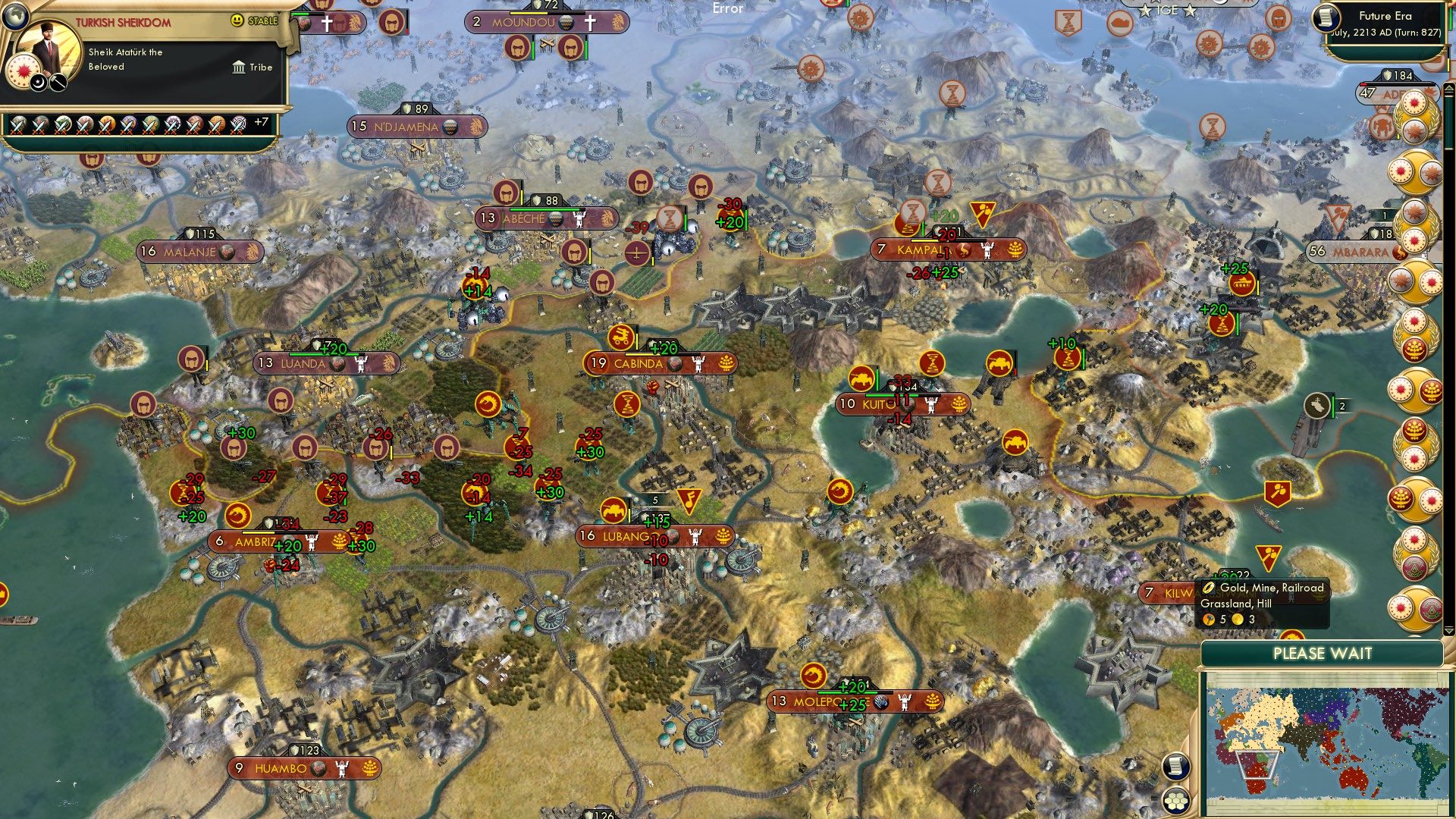The height and width of the screenshot is (819, 1456).
Task: Expand the Lubango city banner
Action: [652, 535]
